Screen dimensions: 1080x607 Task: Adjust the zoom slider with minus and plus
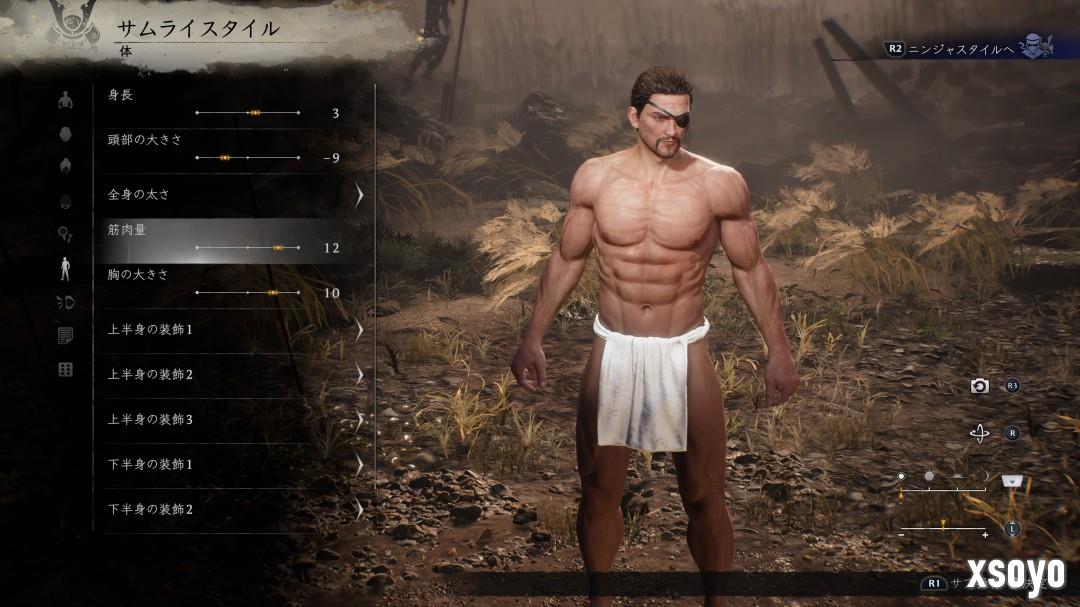point(943,528)
